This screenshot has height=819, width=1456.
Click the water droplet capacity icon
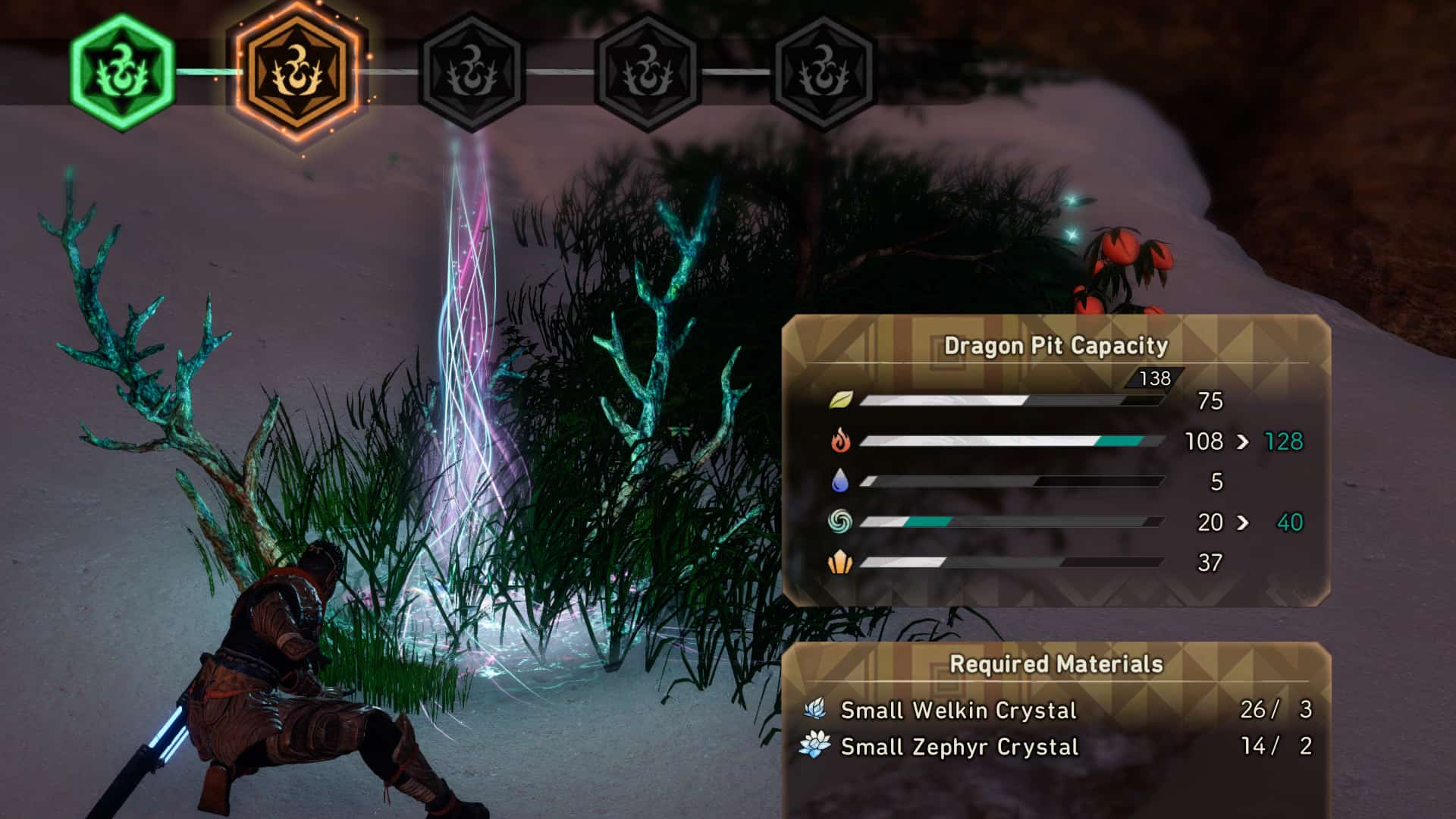[x=840, y=481]
